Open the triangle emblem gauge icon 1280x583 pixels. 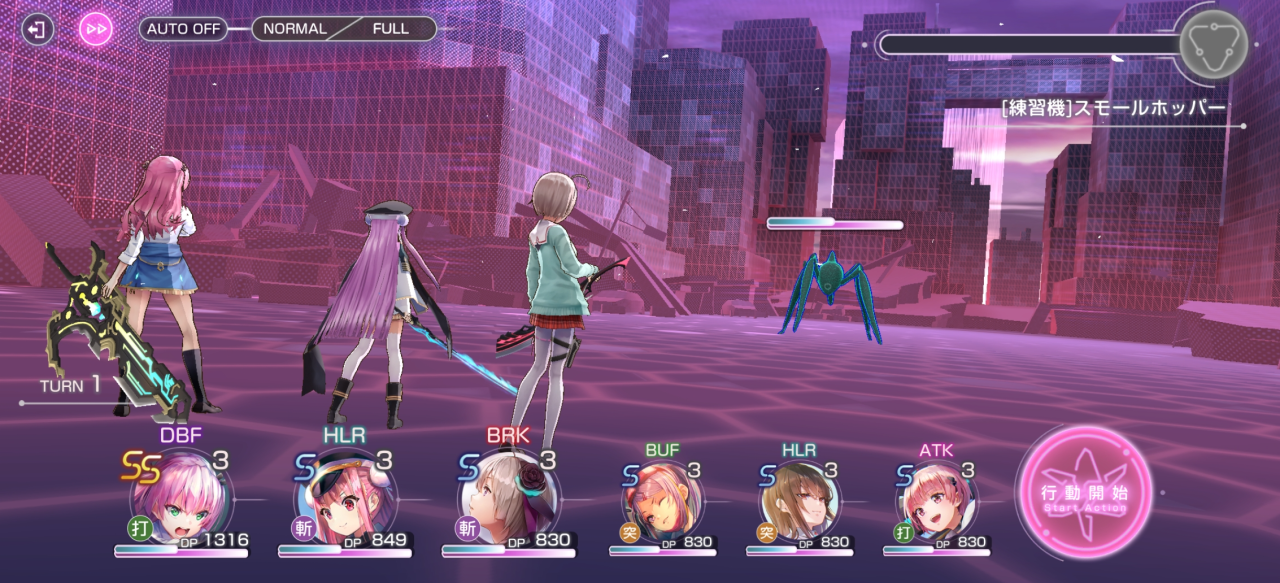pyautogui.click(x=1213, y=44)
